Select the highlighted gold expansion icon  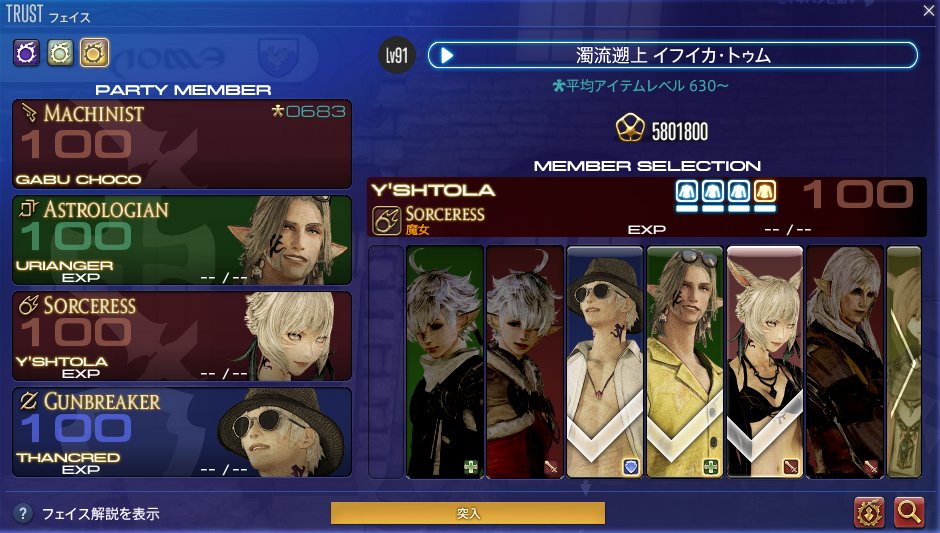coord(94,52)
